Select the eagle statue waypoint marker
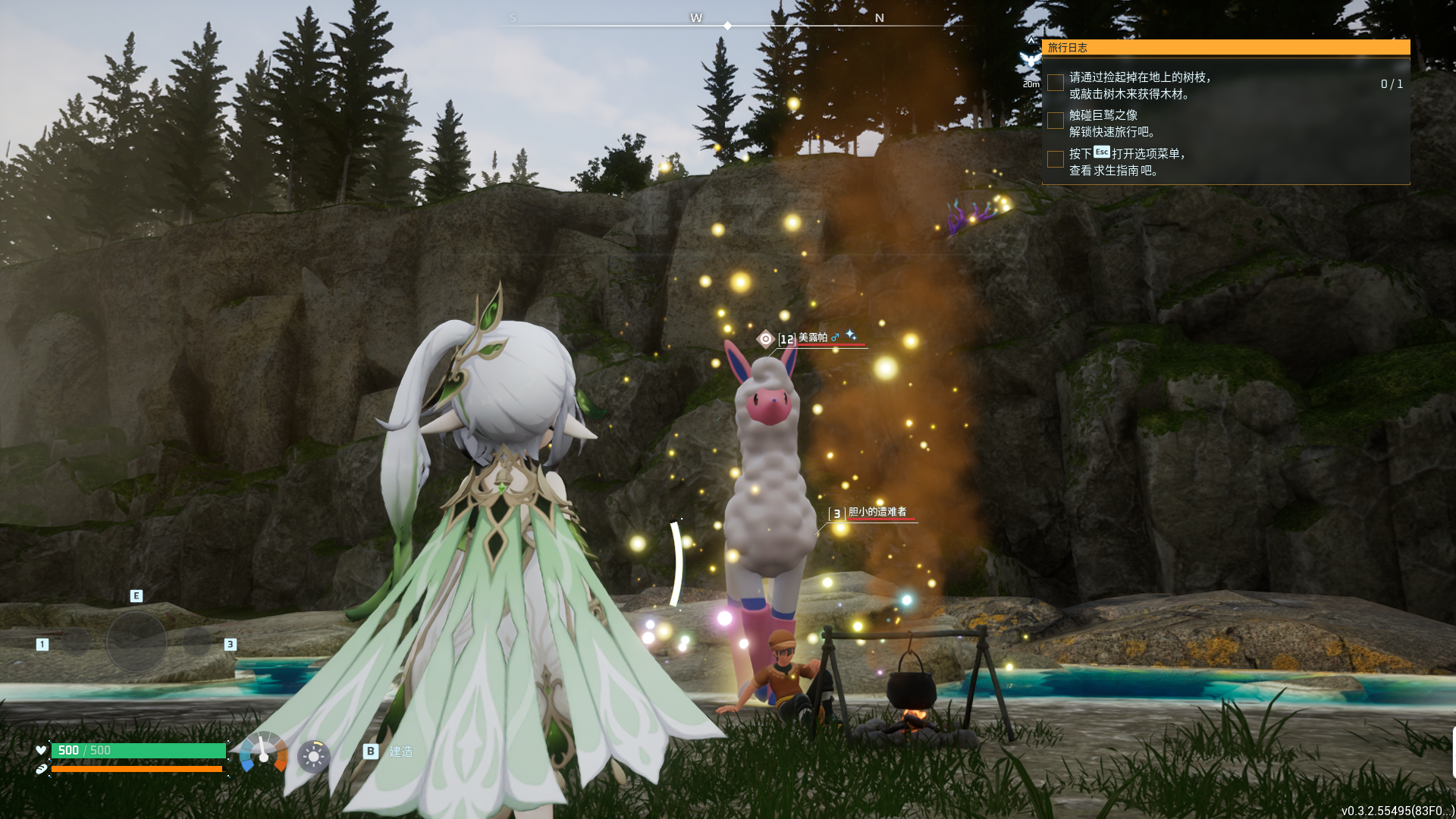The image size is (1456, 819). [x=1030, y=60]
